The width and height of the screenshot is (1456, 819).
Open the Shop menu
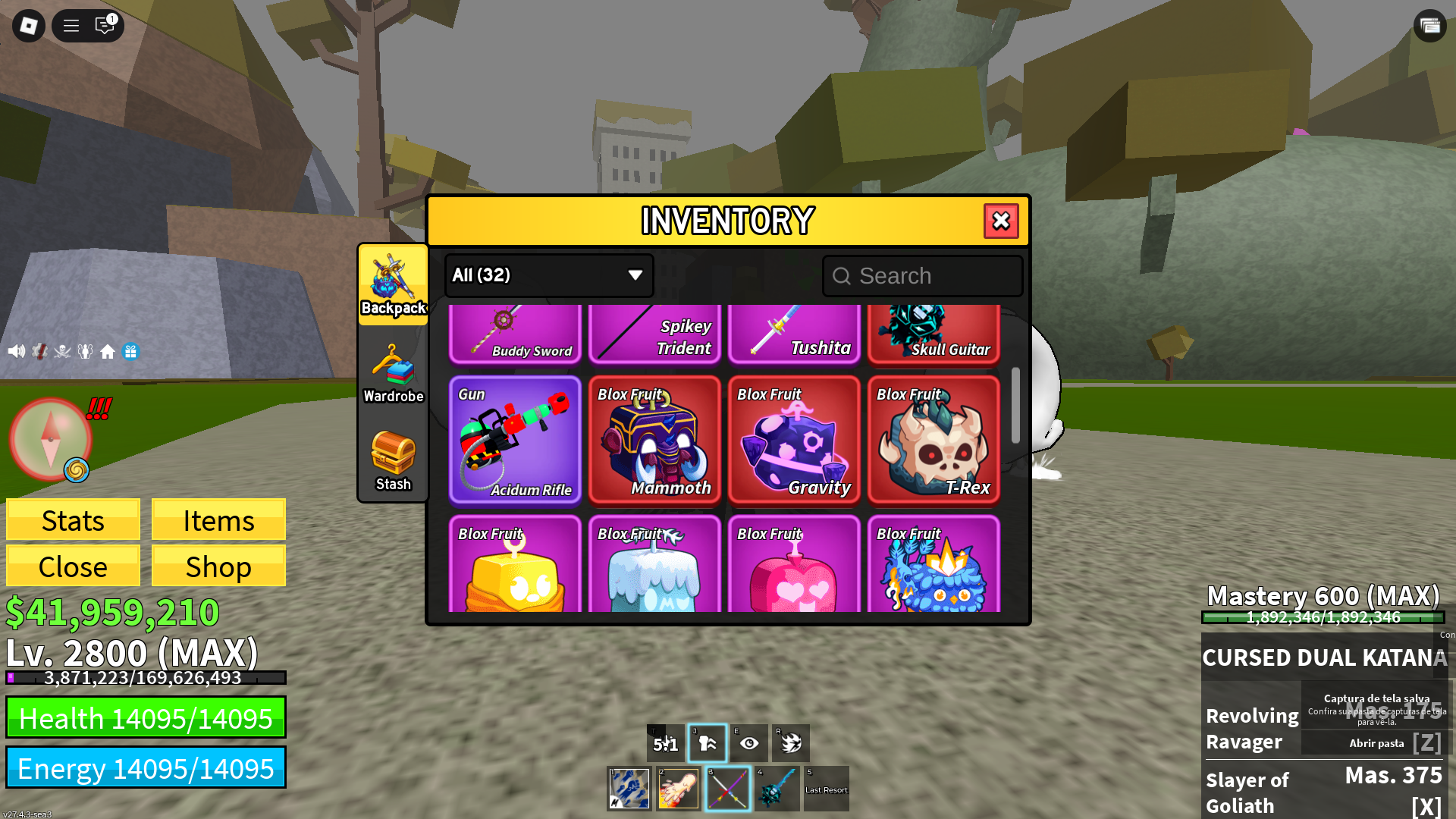(x=218, y=566)
